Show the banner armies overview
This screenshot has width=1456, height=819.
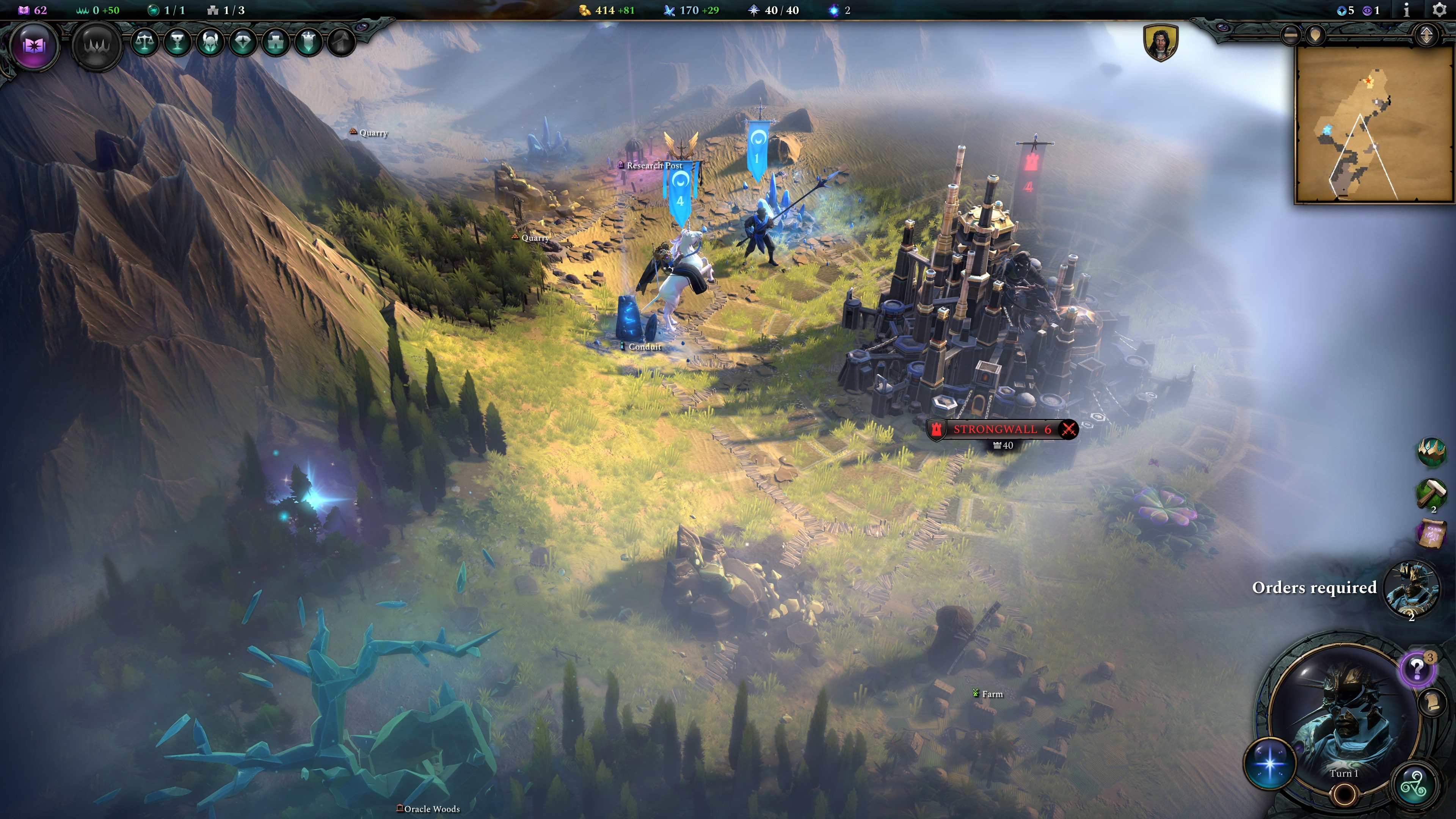tap(309, 42)
